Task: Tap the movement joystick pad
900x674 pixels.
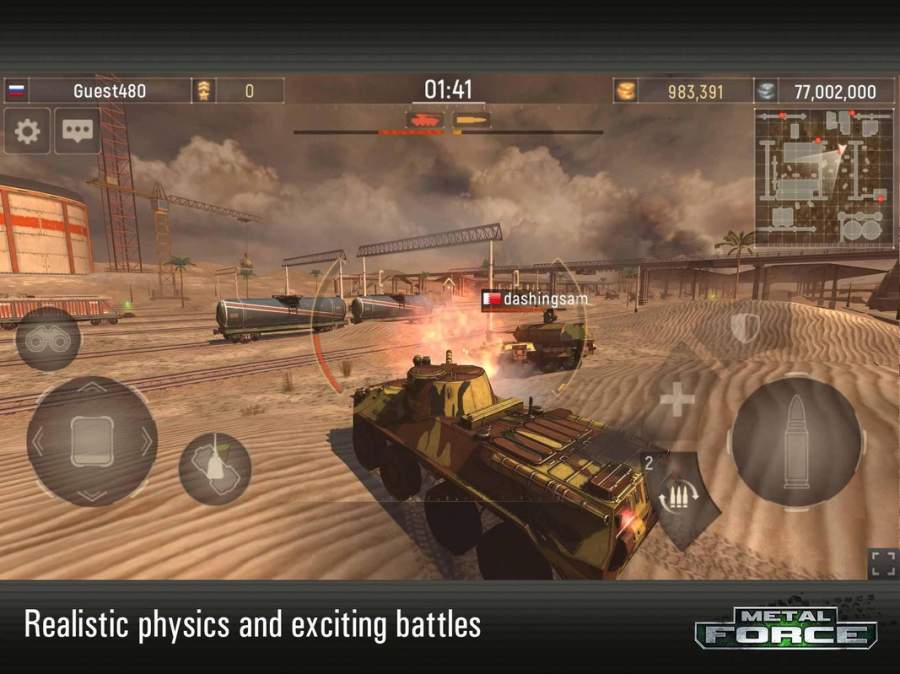Action: (91, 441)
